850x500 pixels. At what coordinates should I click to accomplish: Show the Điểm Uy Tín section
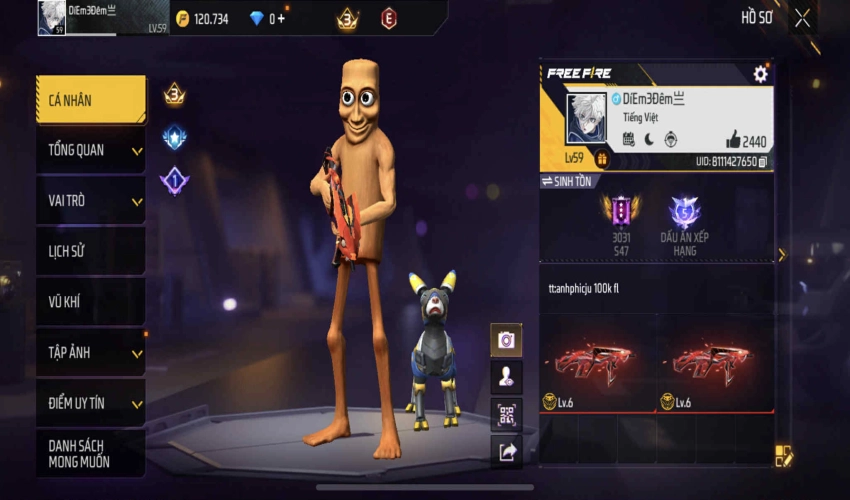(x=90, y=403)
